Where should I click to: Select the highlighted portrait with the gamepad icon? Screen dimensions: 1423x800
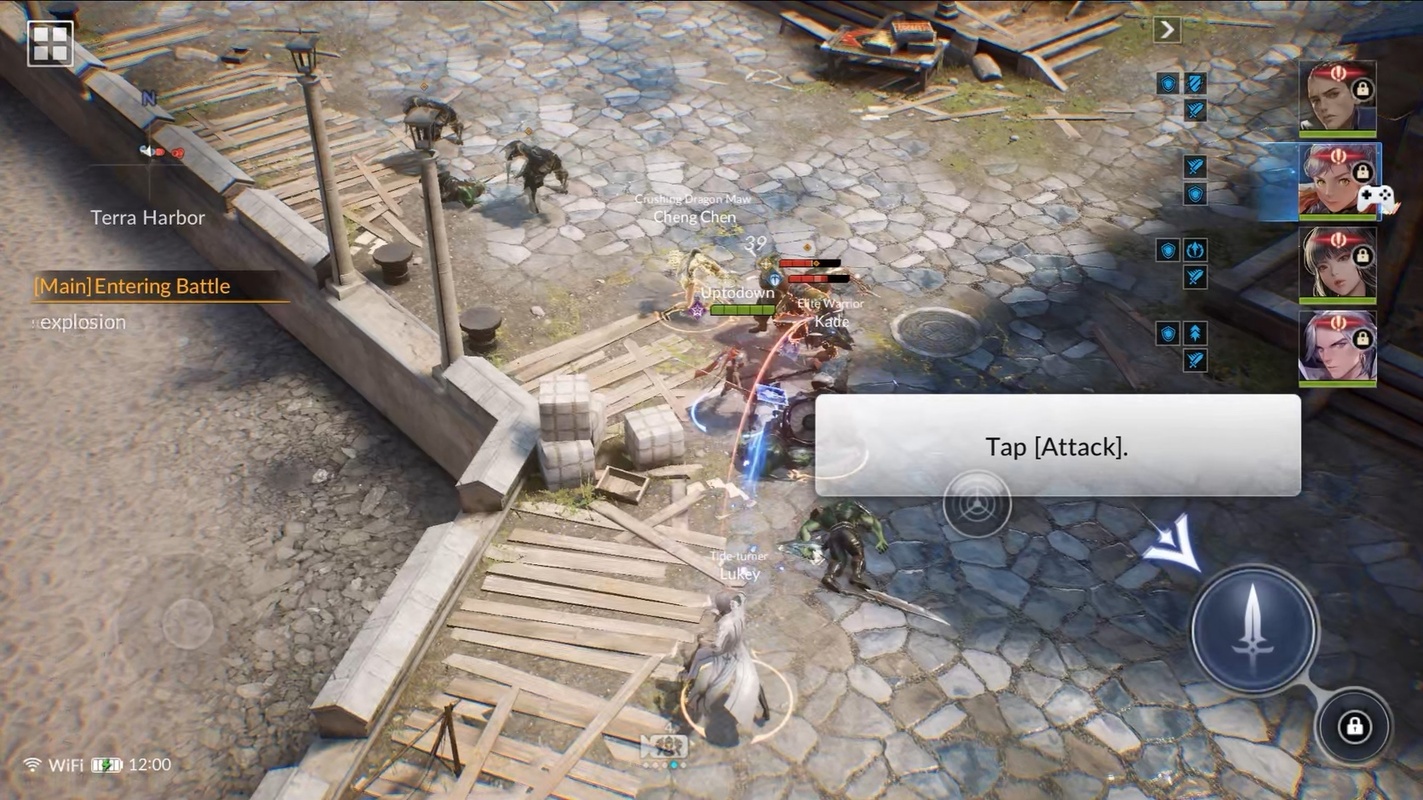[1337, 181]
